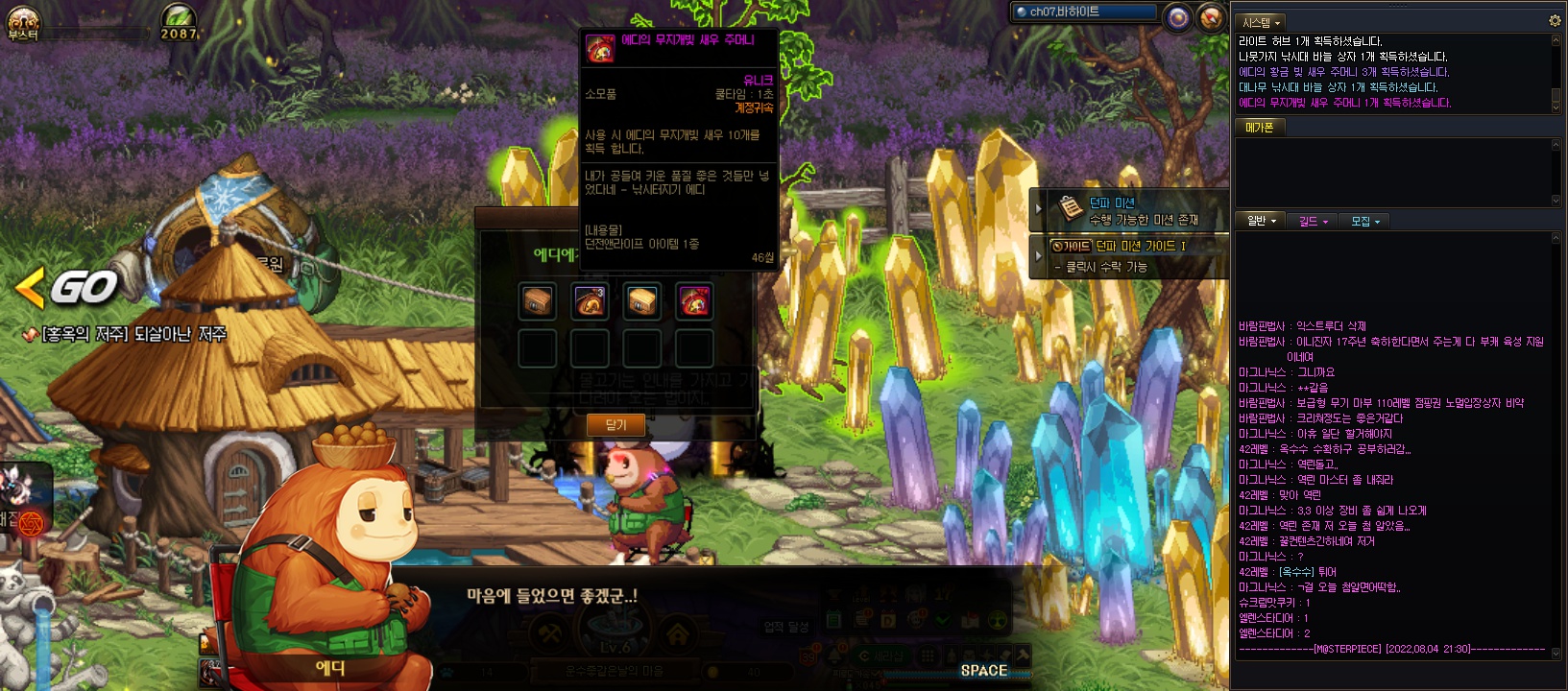Select the golden shrimp pouch with count 3
The image size is (1568, 691).
[590, 301]
